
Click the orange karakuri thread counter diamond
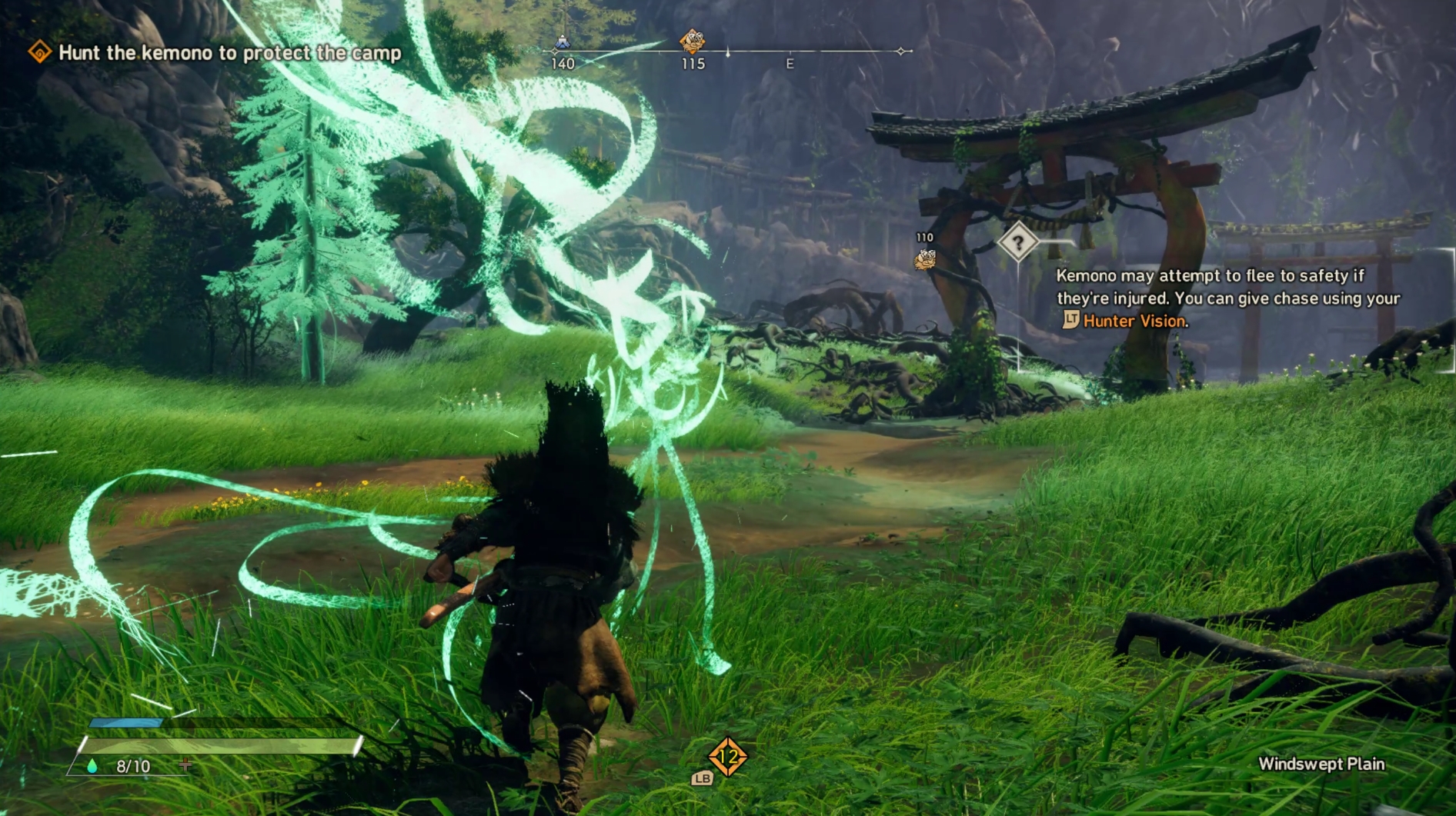click(x=727, y=757)
